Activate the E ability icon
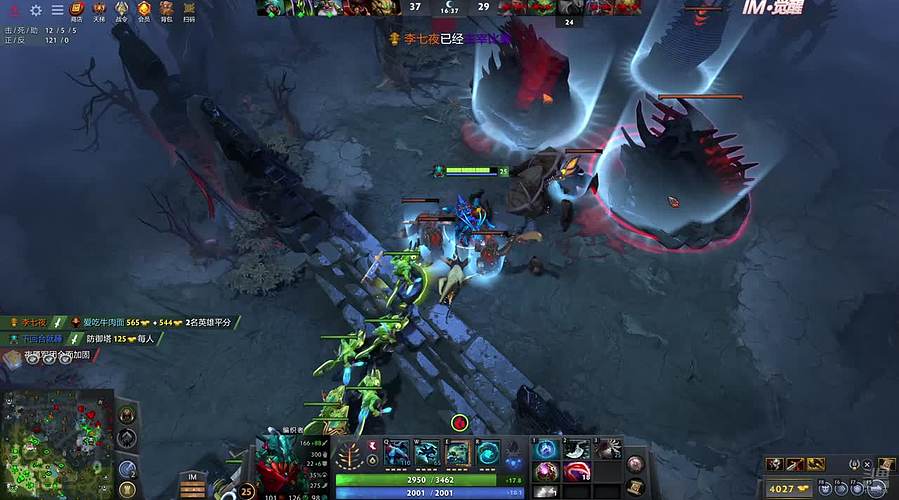The height and width of the screenshot is (500, 899). tap(456, 452)
